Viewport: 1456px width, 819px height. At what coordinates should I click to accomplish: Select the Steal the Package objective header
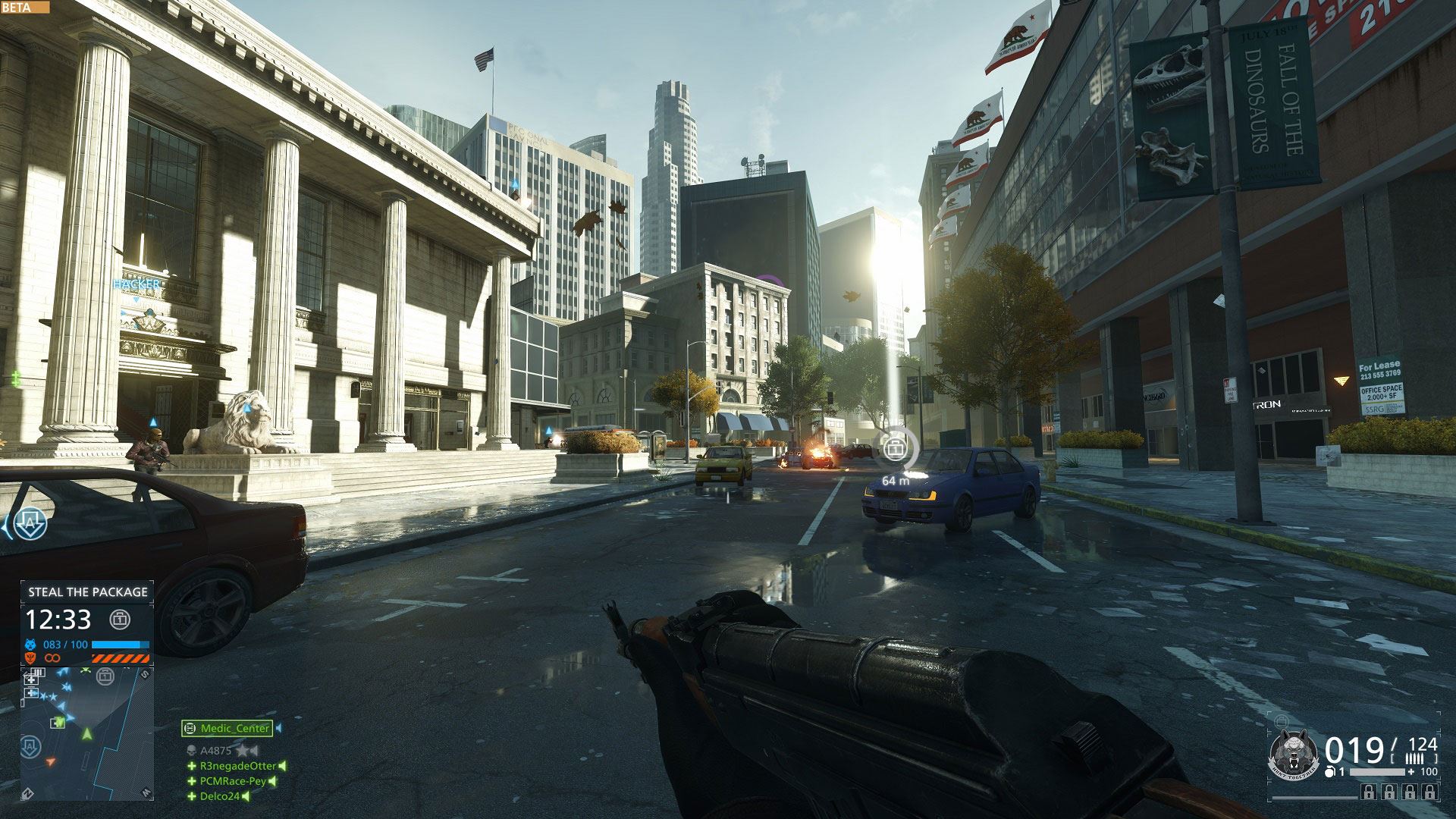(87, 592)
